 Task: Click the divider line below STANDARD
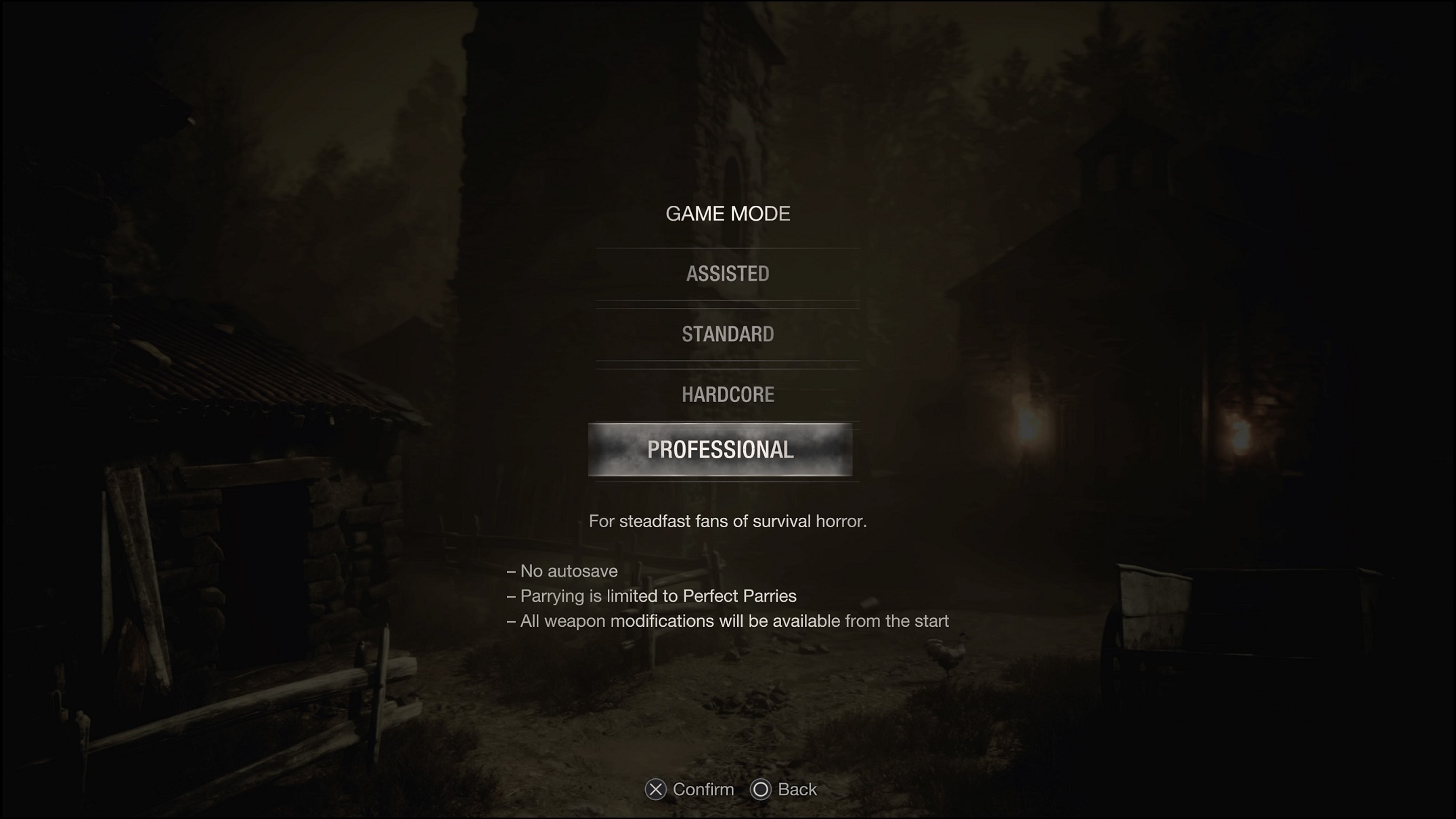(x=727, y=364)
